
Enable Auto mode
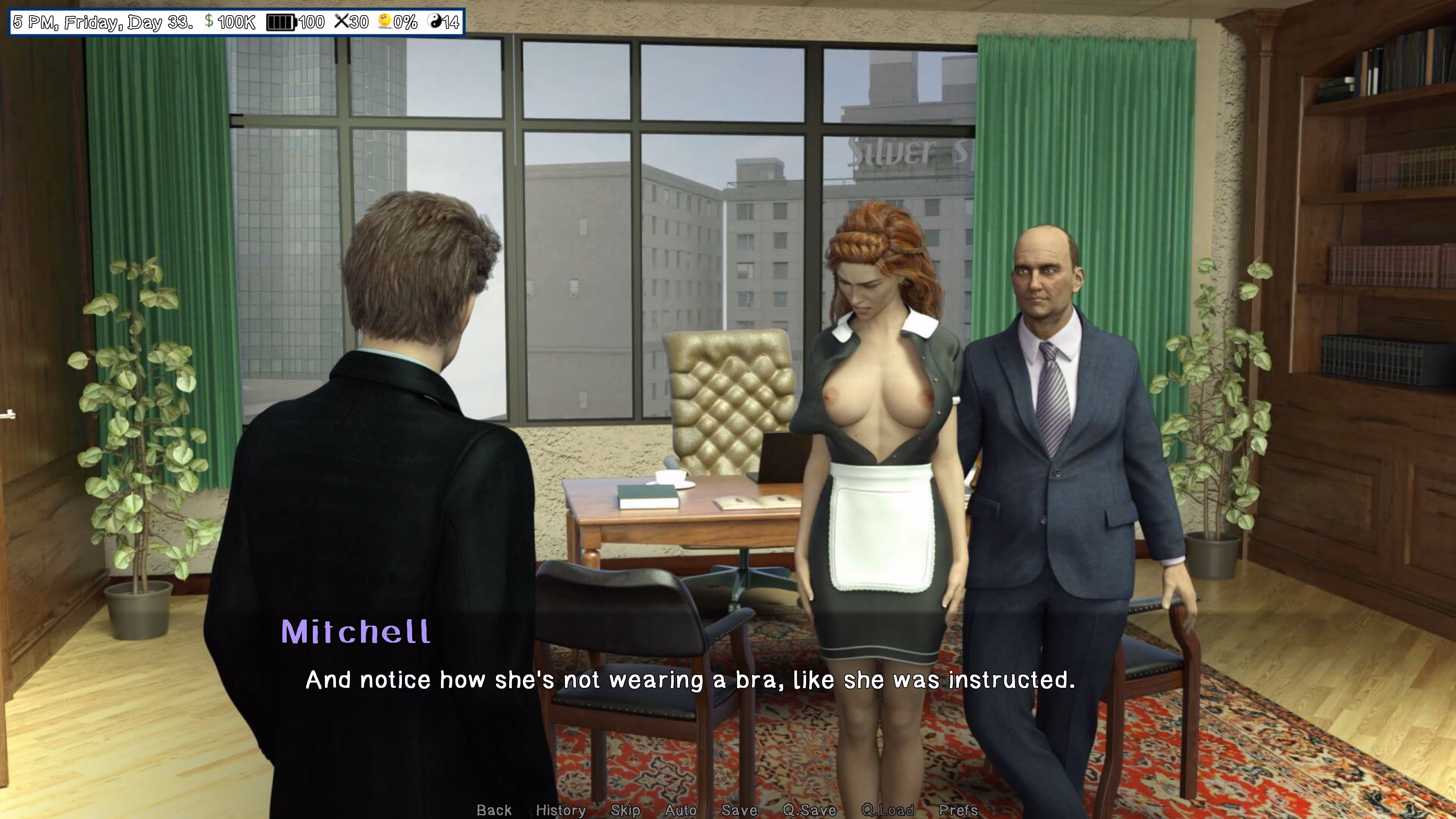[x=680, y=810]
